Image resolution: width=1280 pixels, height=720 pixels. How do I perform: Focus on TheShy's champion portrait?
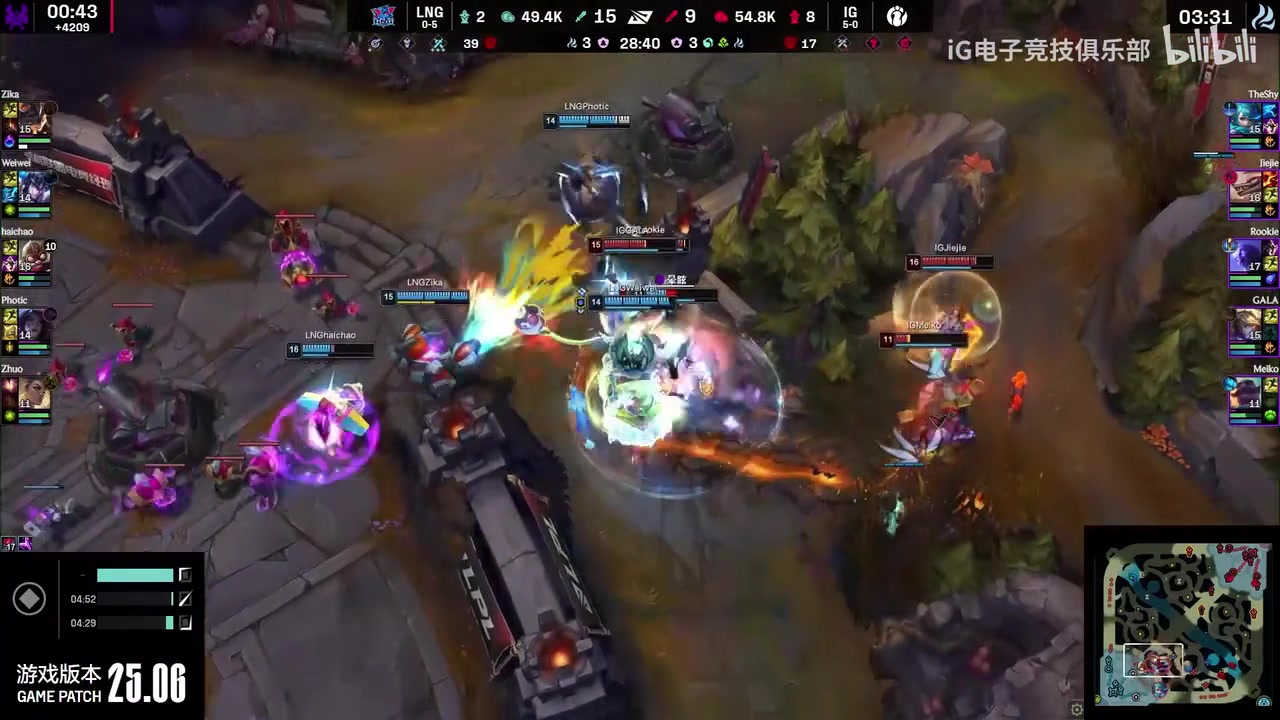[1245, 119]
